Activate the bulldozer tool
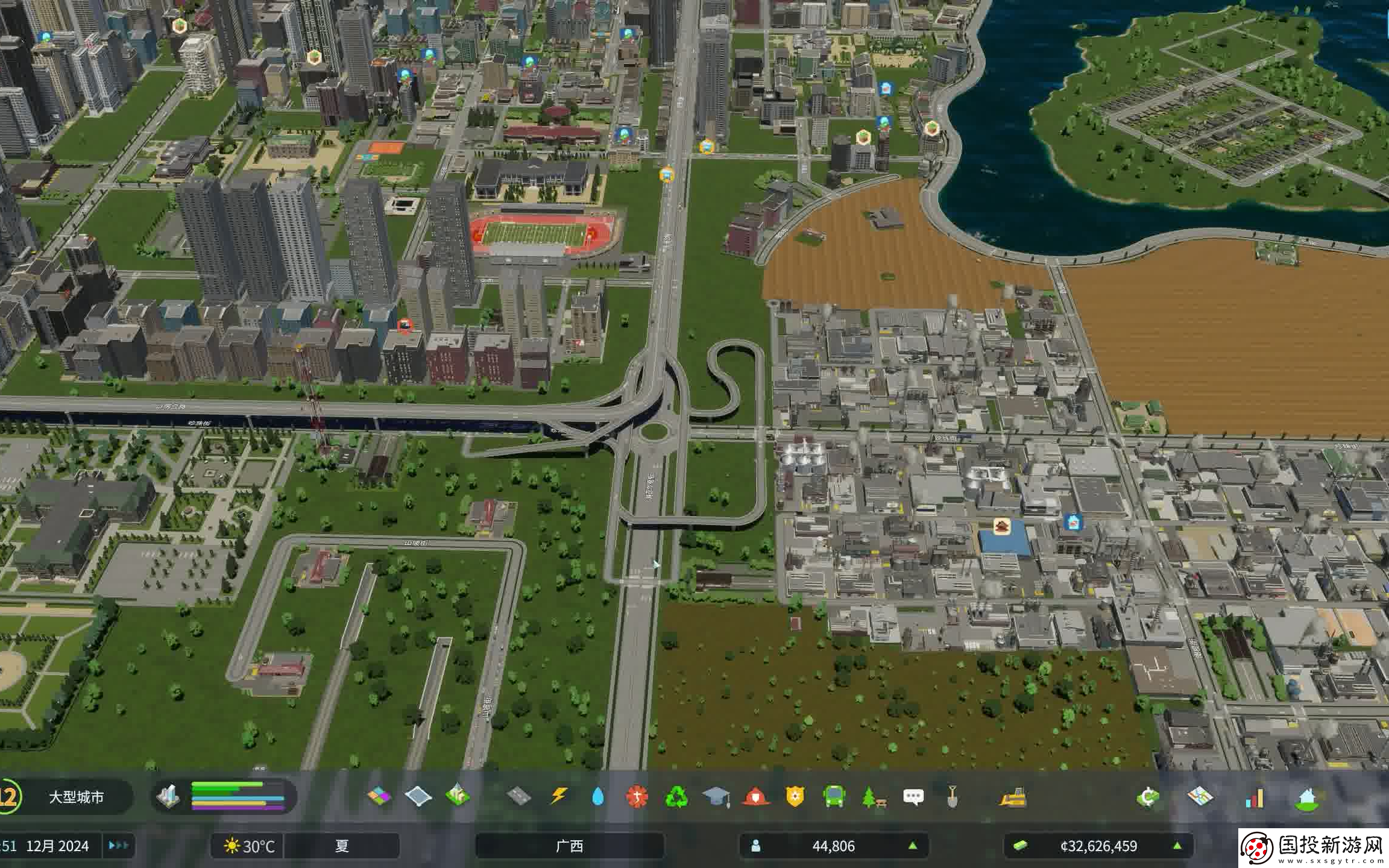 point(1013,797)
